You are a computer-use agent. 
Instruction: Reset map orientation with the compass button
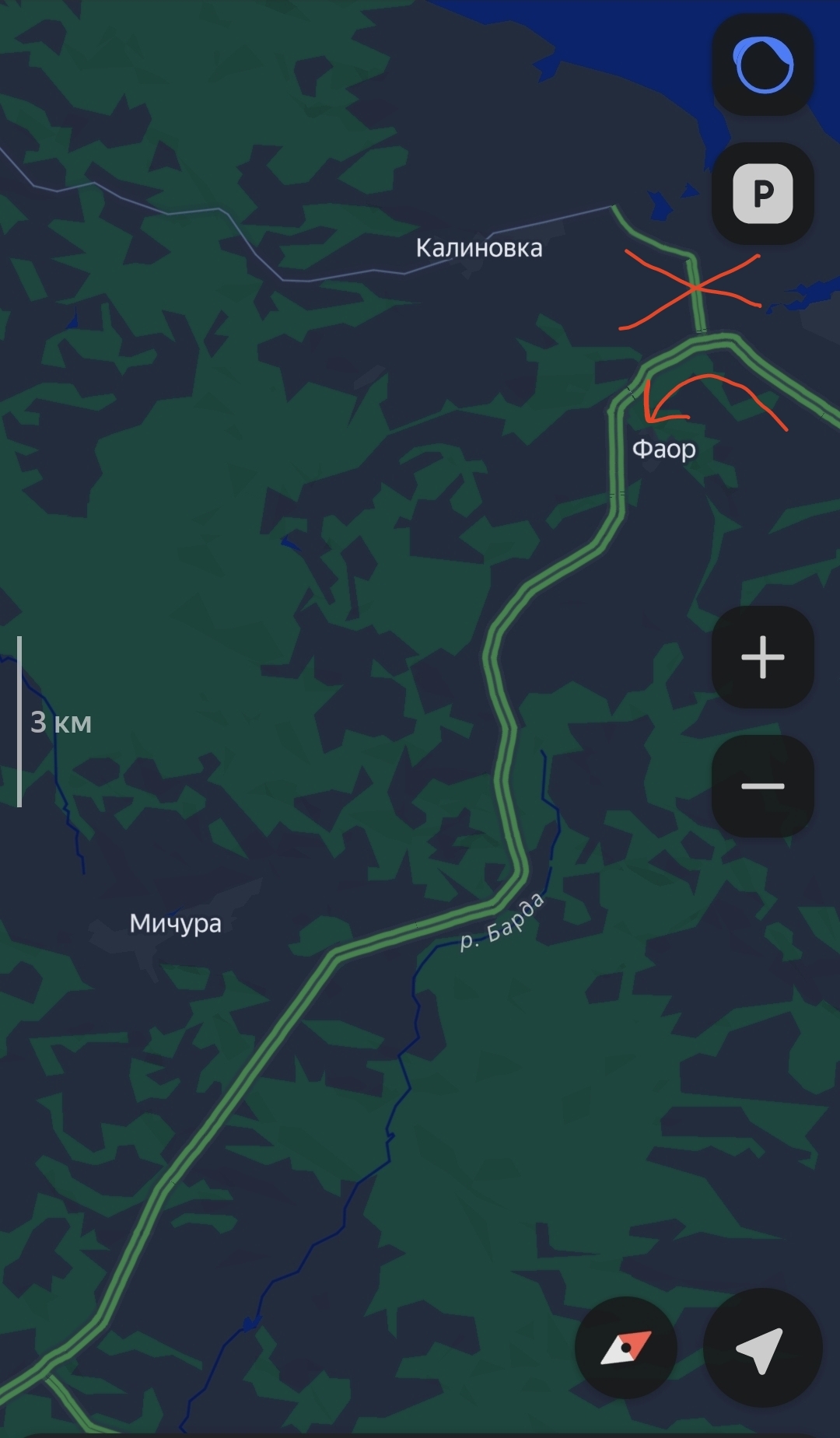tap(626, 1348)
